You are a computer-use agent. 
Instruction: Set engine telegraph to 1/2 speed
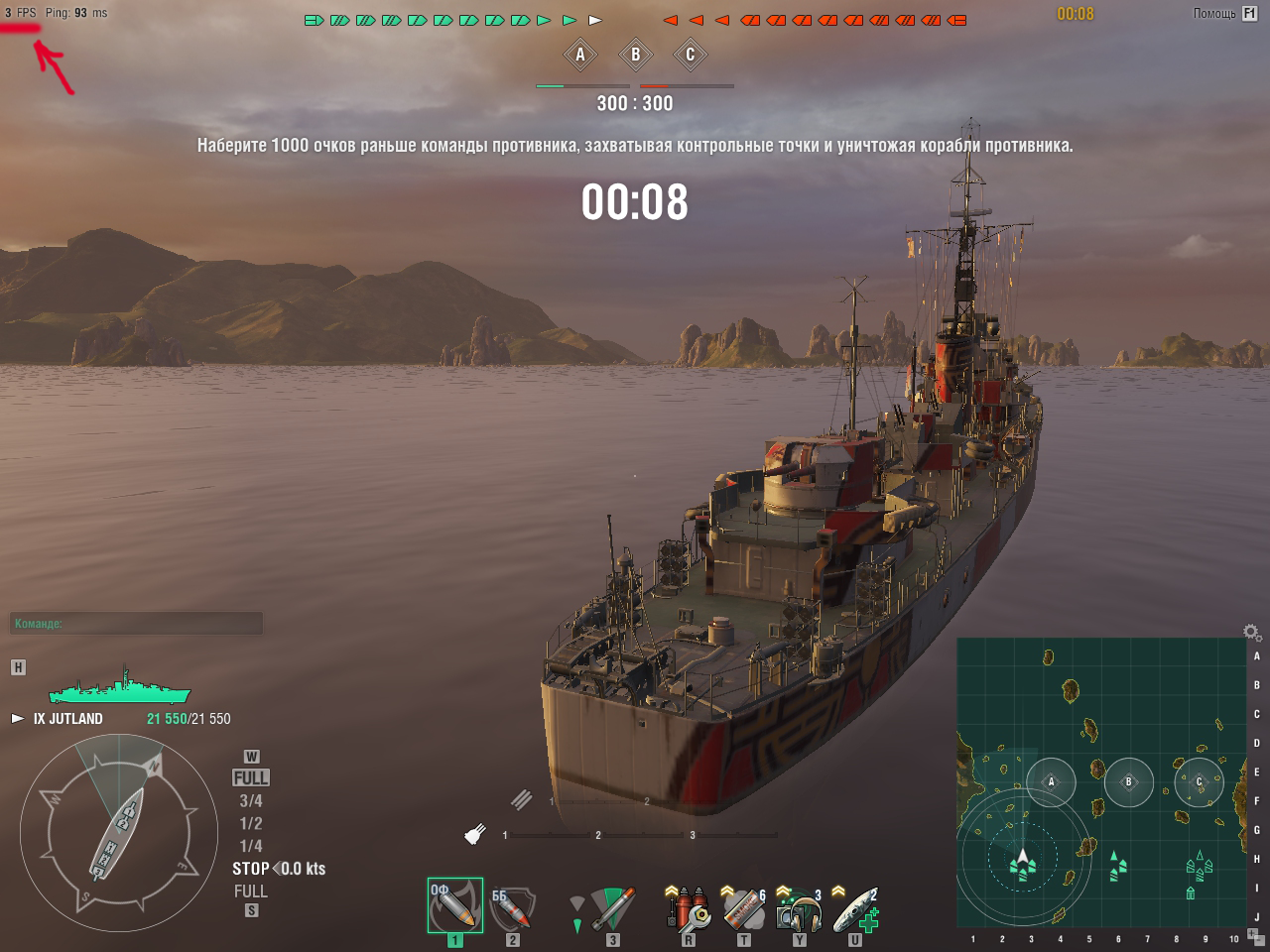click(x=251, y=823)
